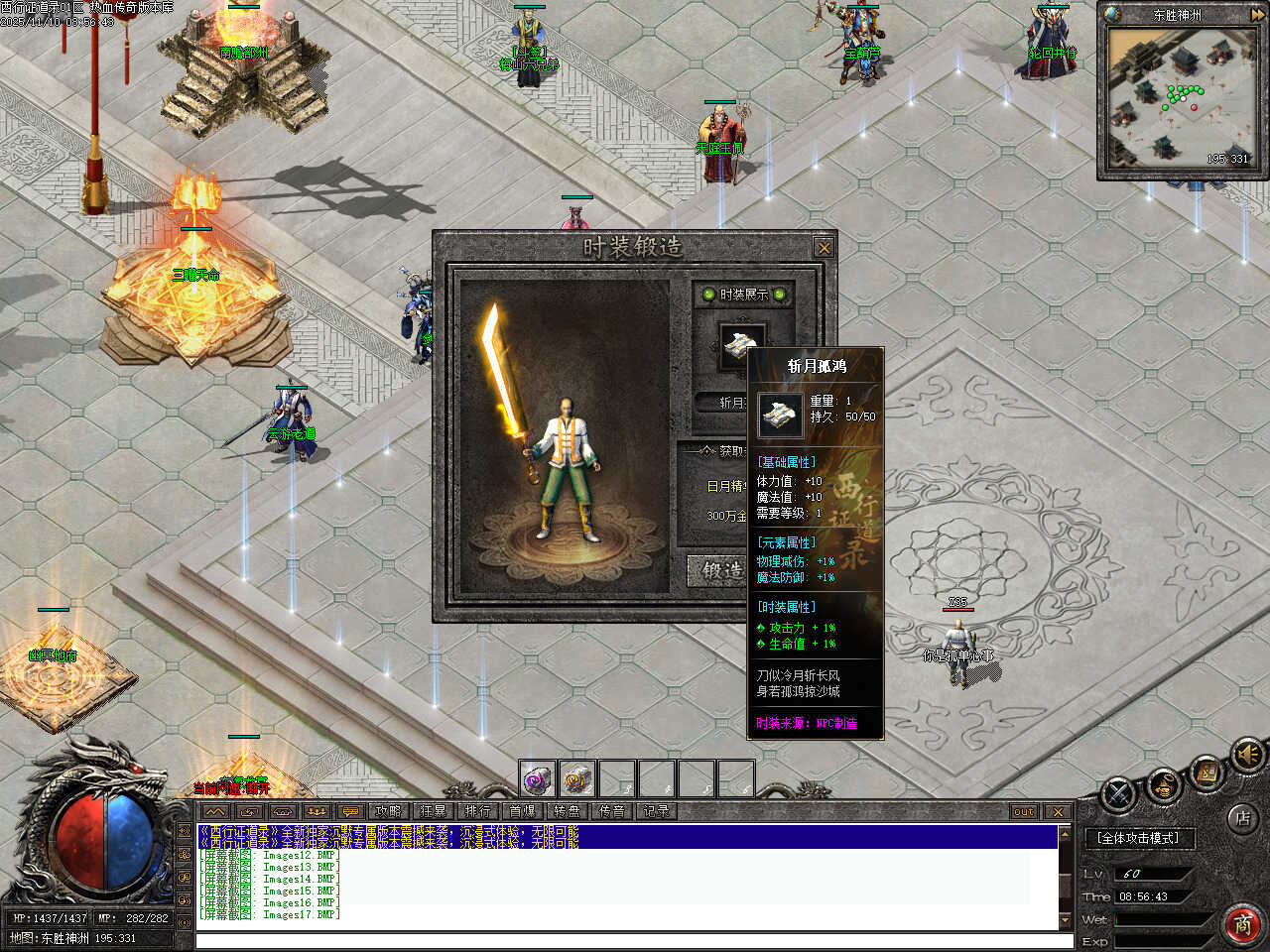The width and height of the screenshot is (1270, 952).
Task: Show the 排行 ranking list
Action: coord(477,811)
